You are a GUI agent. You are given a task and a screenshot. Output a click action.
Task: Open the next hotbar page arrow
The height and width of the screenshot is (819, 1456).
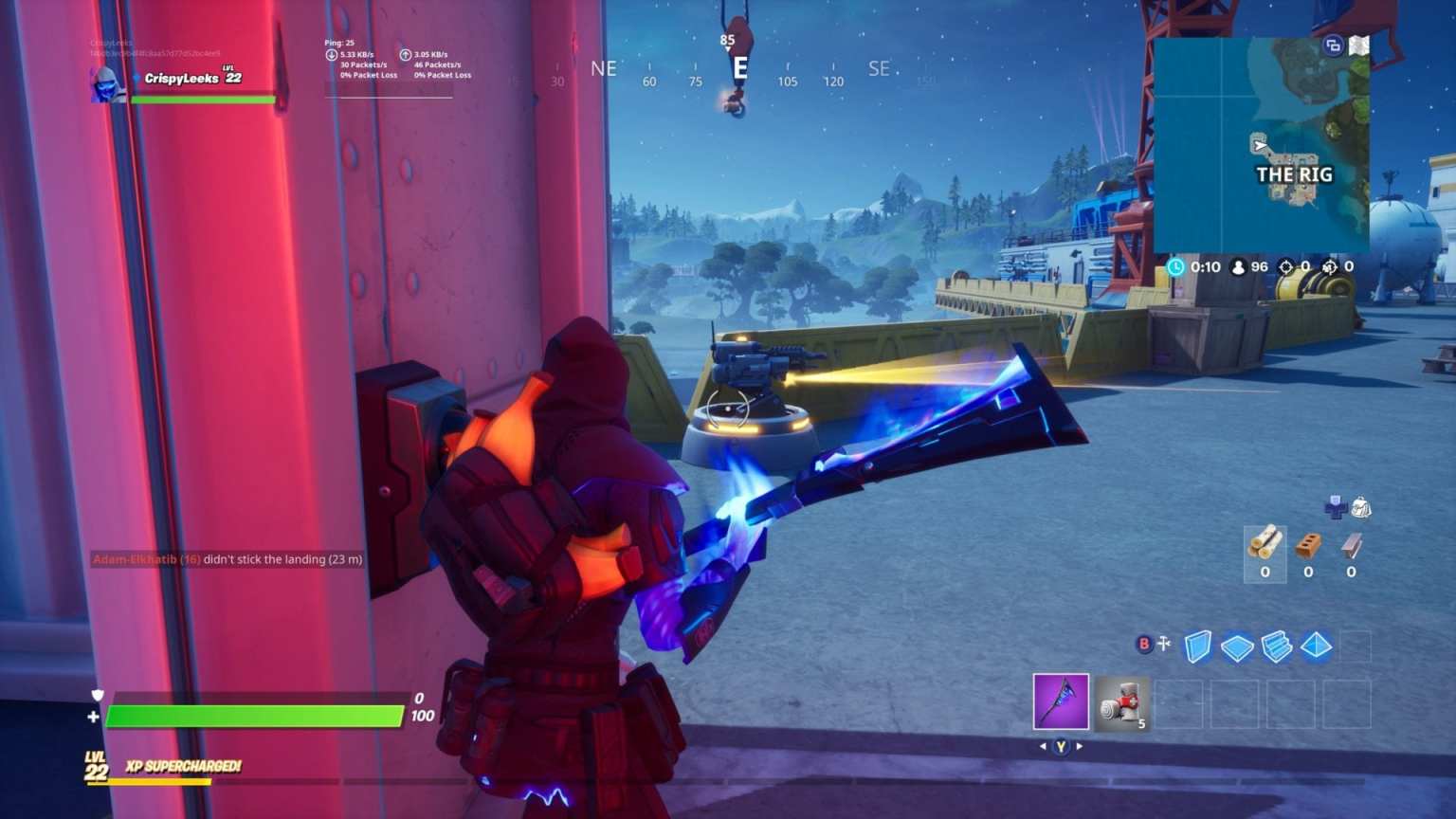coord(1082,748)
